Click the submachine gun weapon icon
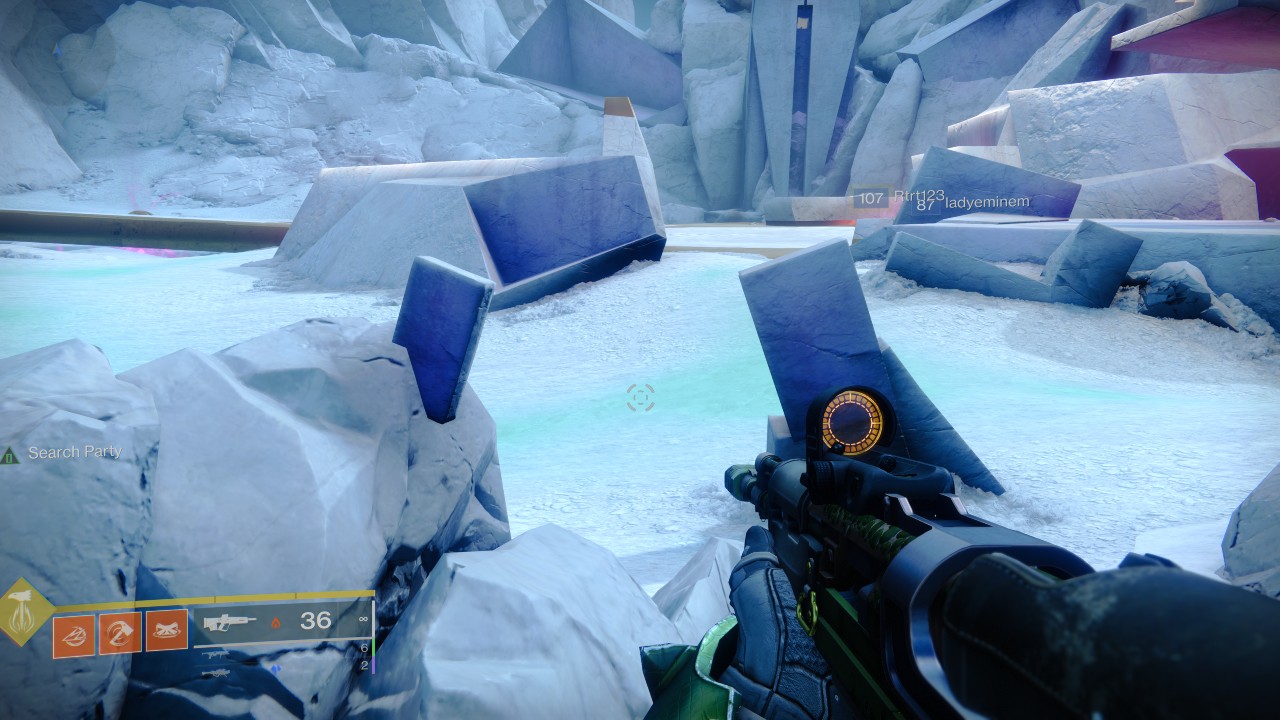Viewport: 1280px width, 720px height. click(215, 655)
